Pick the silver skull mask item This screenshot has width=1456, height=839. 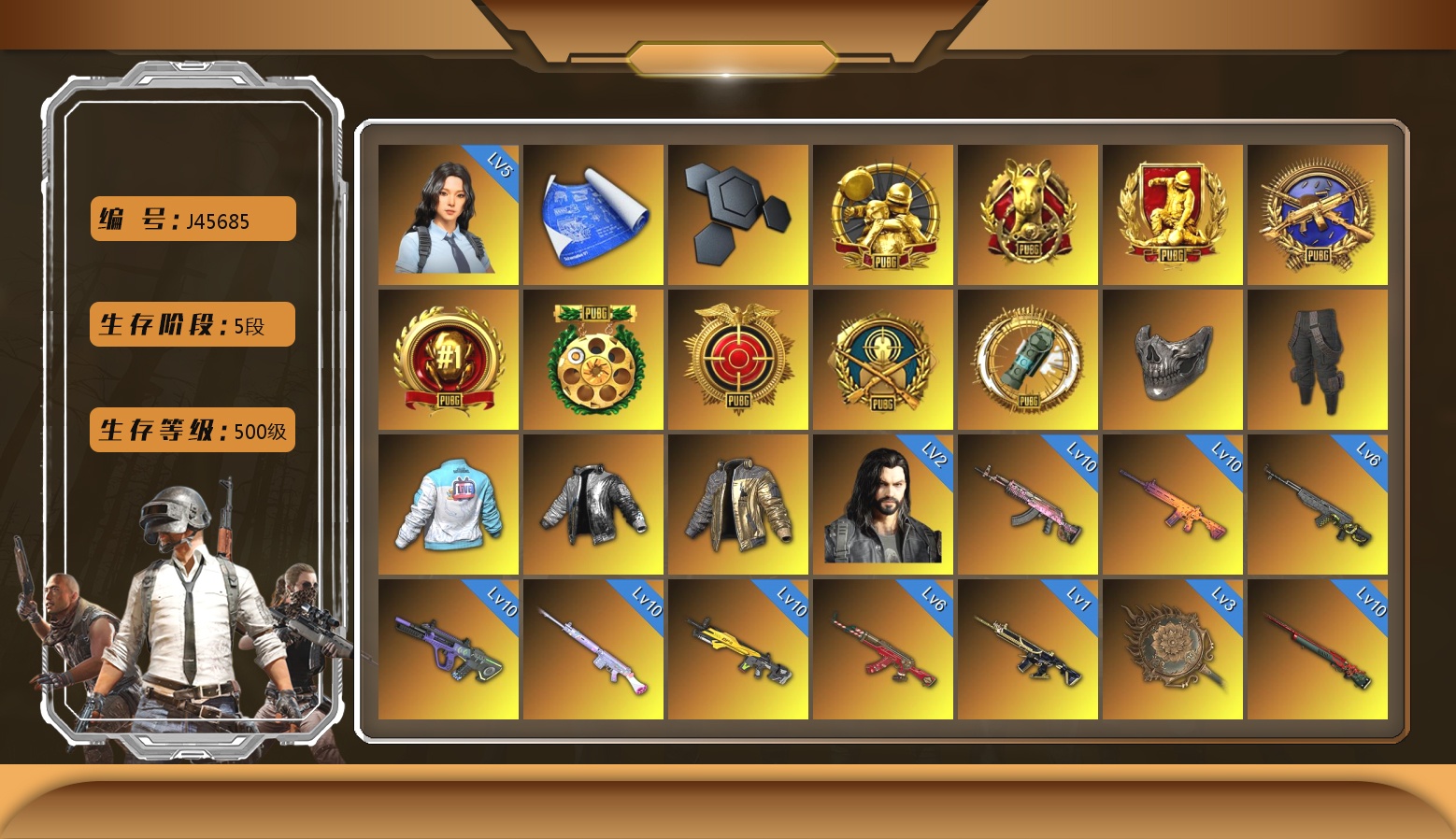pyautogui.click(x=1172, y=360)
